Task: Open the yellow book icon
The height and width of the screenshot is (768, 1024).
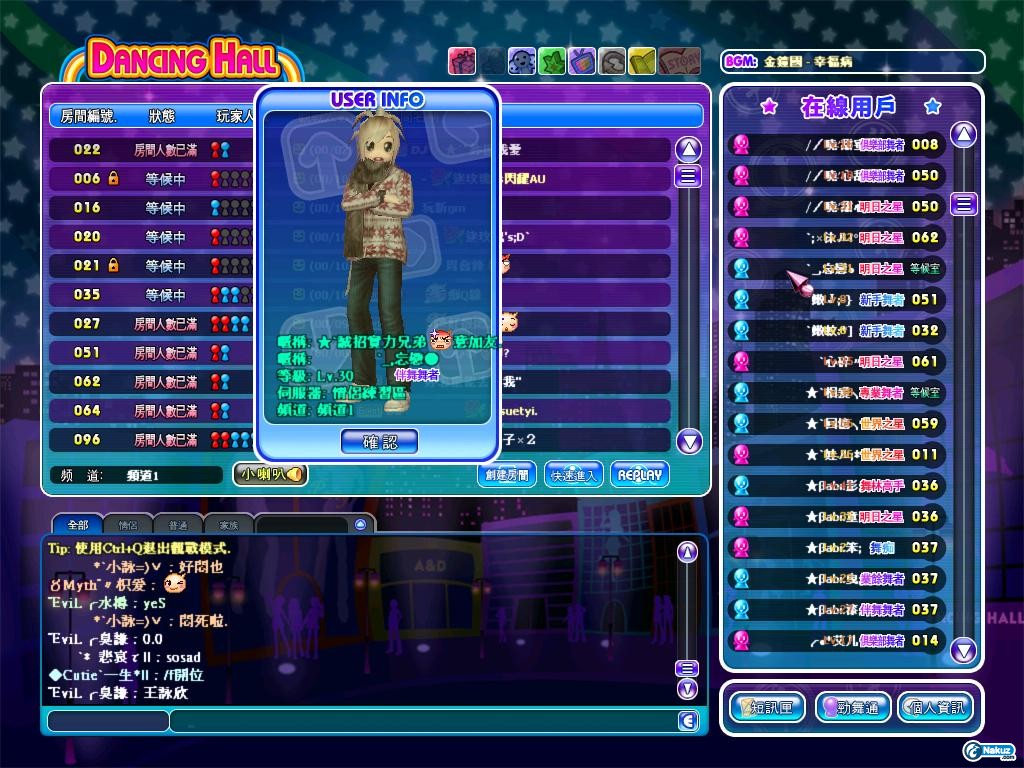Action: click(641, 61)
